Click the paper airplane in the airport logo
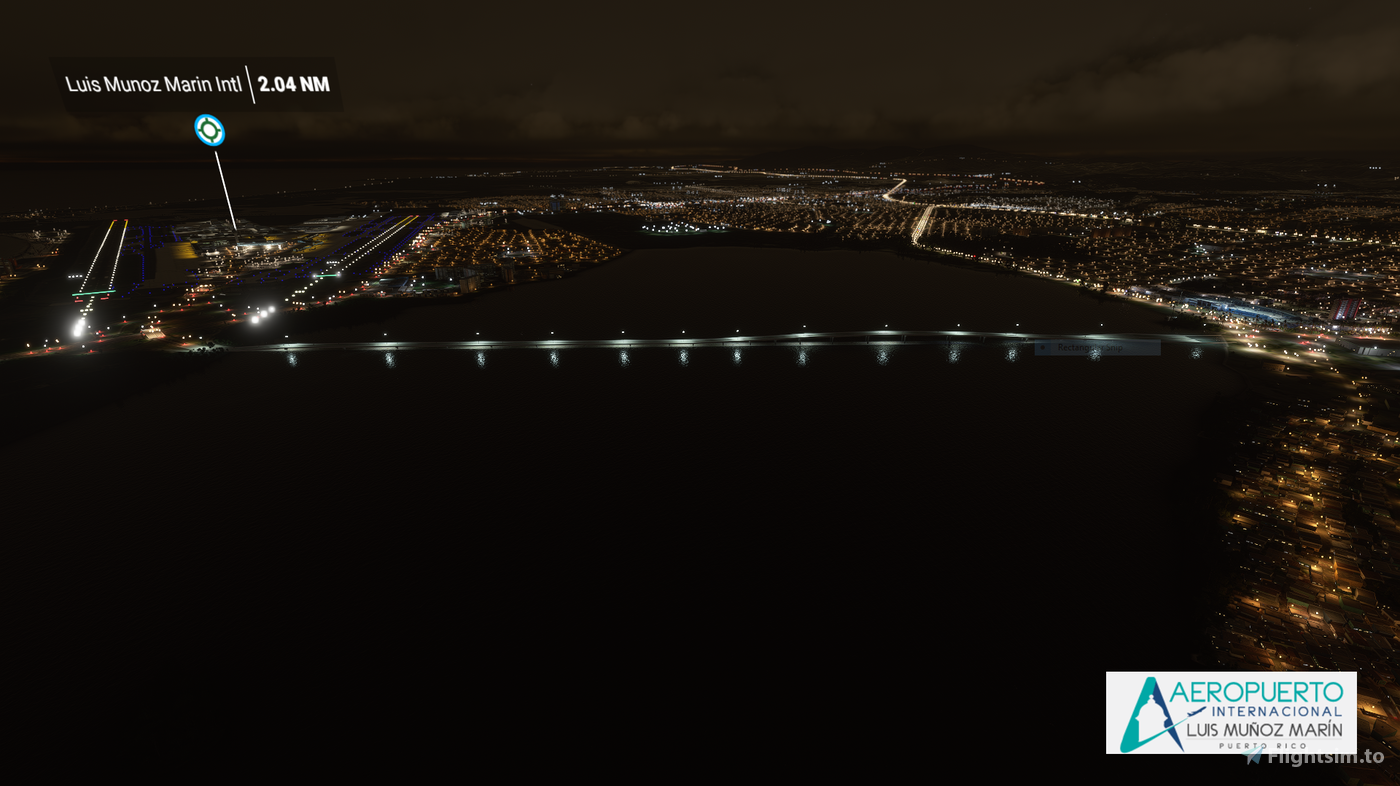1400x786 pixels. coord(1194,712)
